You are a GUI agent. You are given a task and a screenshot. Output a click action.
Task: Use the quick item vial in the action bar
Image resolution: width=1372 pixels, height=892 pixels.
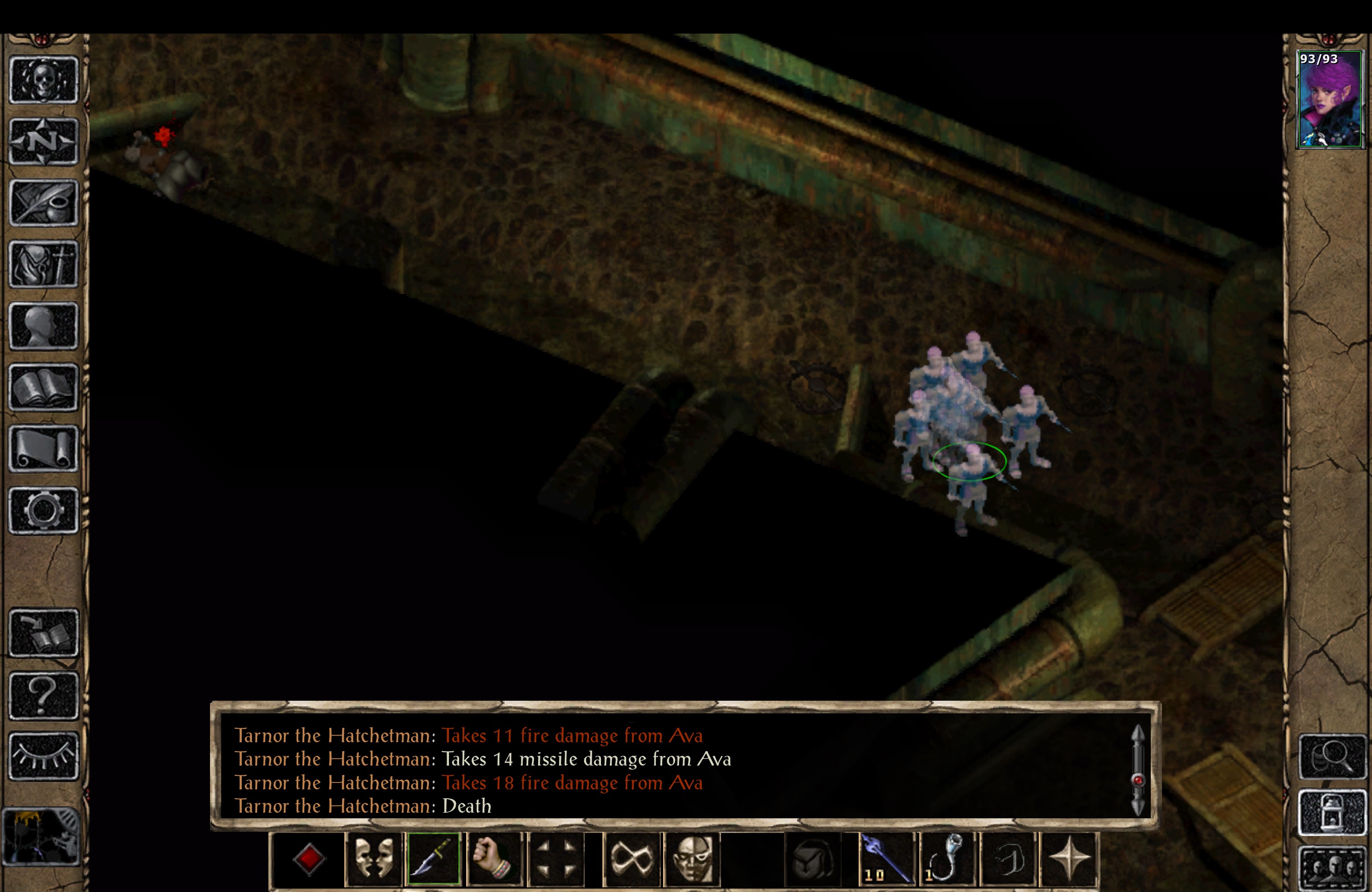948,858
